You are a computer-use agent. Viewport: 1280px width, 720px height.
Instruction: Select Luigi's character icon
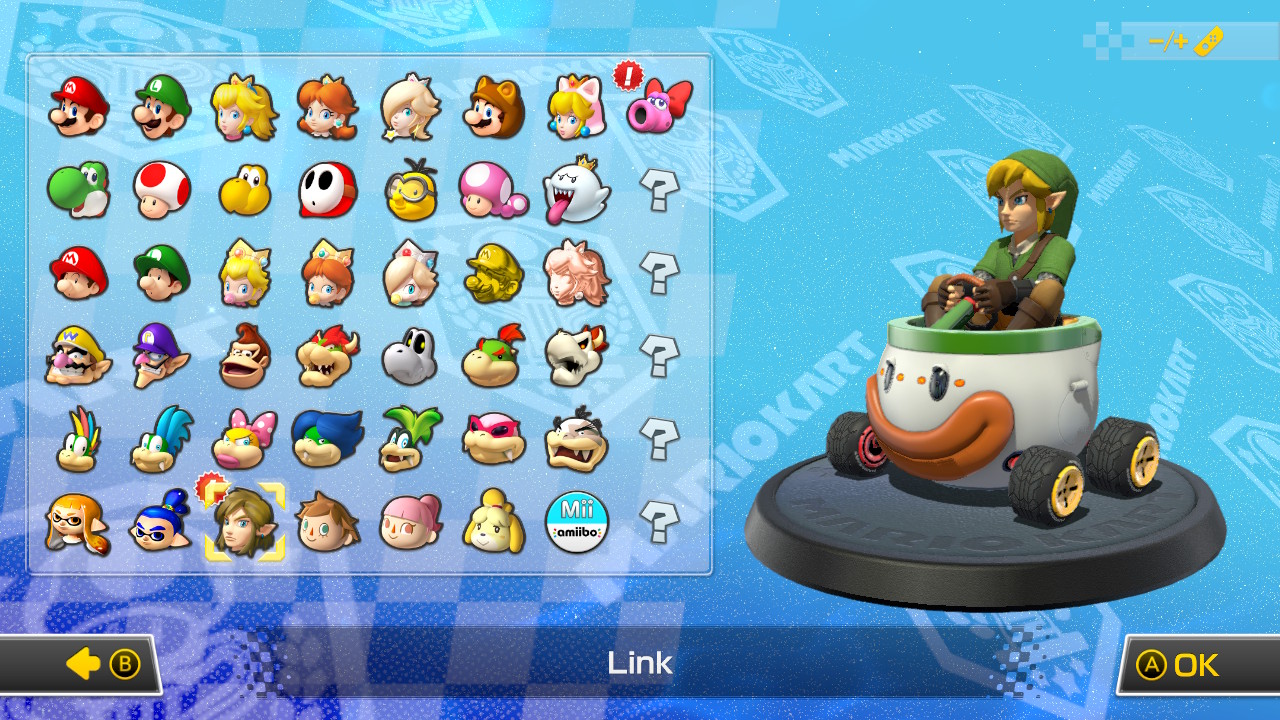pyautogui.click(x=160, y=105)
